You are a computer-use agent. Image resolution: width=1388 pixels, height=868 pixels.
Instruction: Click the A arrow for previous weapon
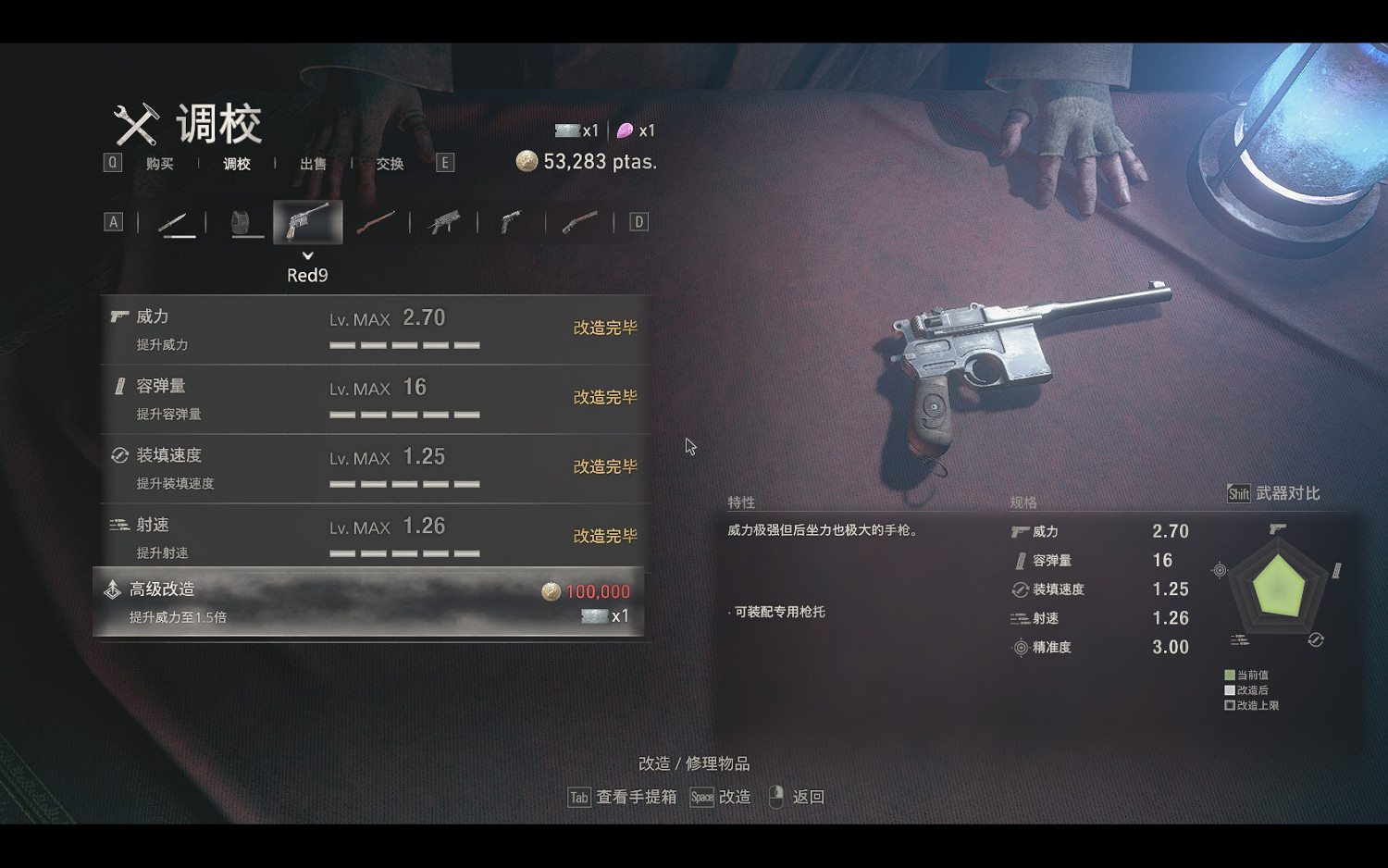113,221
